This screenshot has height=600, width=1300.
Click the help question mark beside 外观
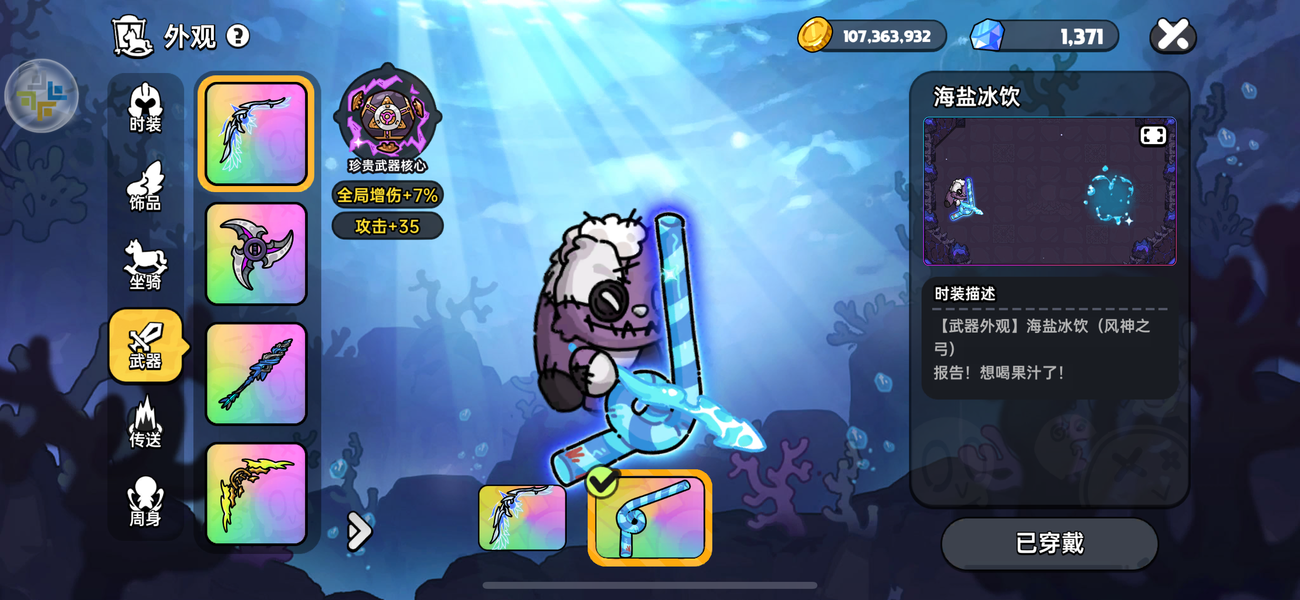pos(238,37)
